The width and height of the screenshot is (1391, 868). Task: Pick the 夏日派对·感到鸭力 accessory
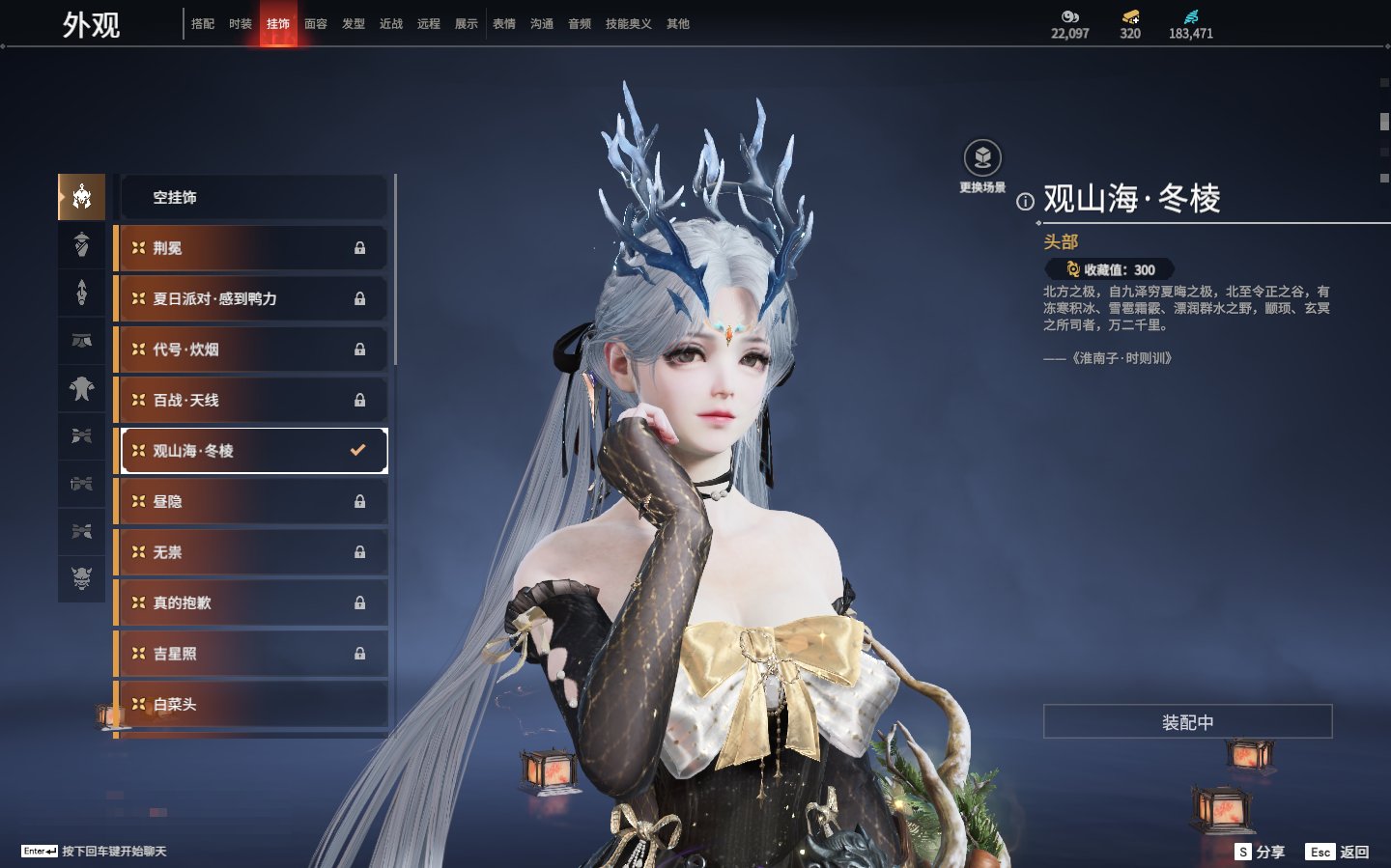point(253,299)
